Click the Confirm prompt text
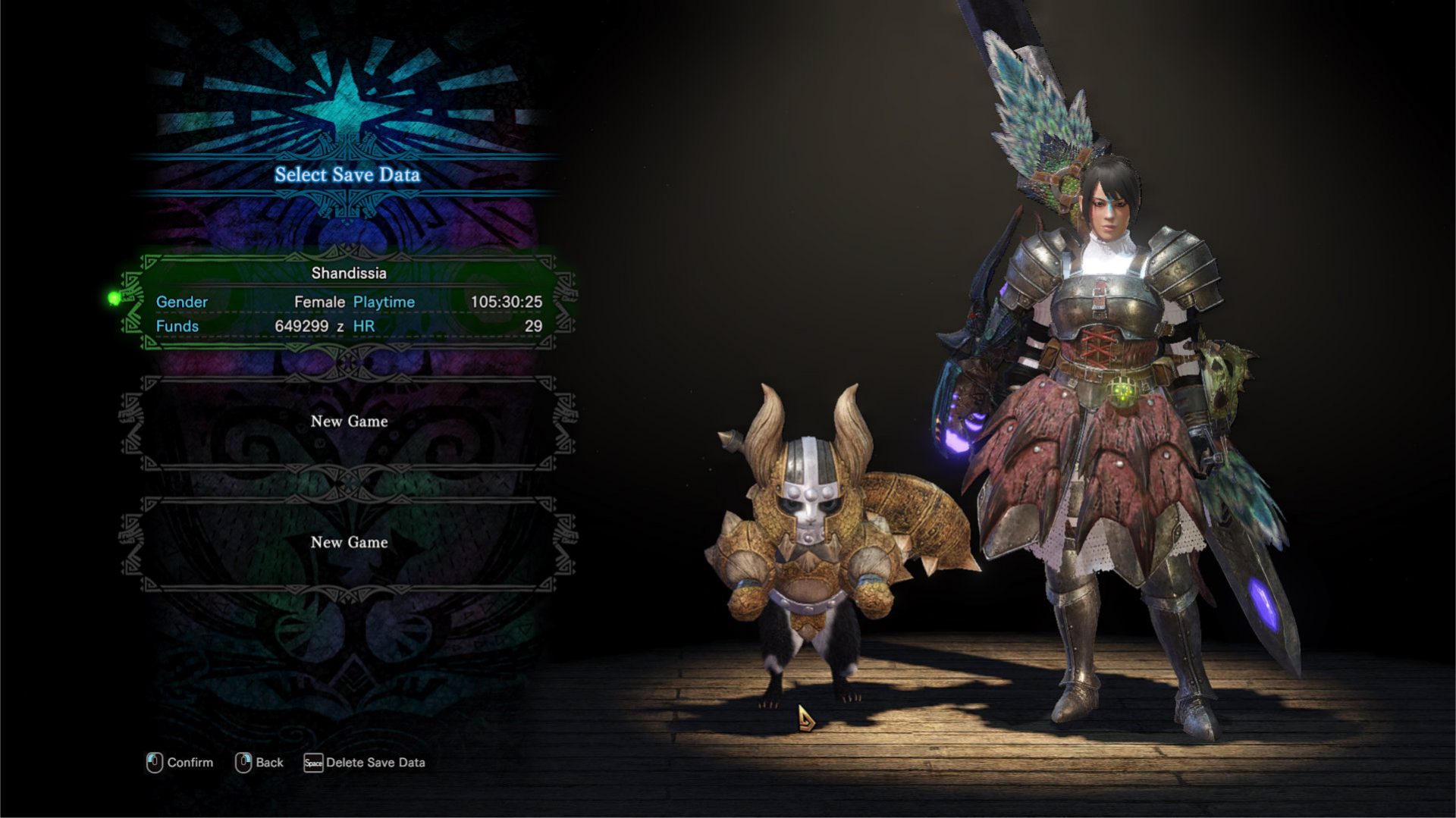The width and height of the screenshot is (1456, 818). point(190,763)
